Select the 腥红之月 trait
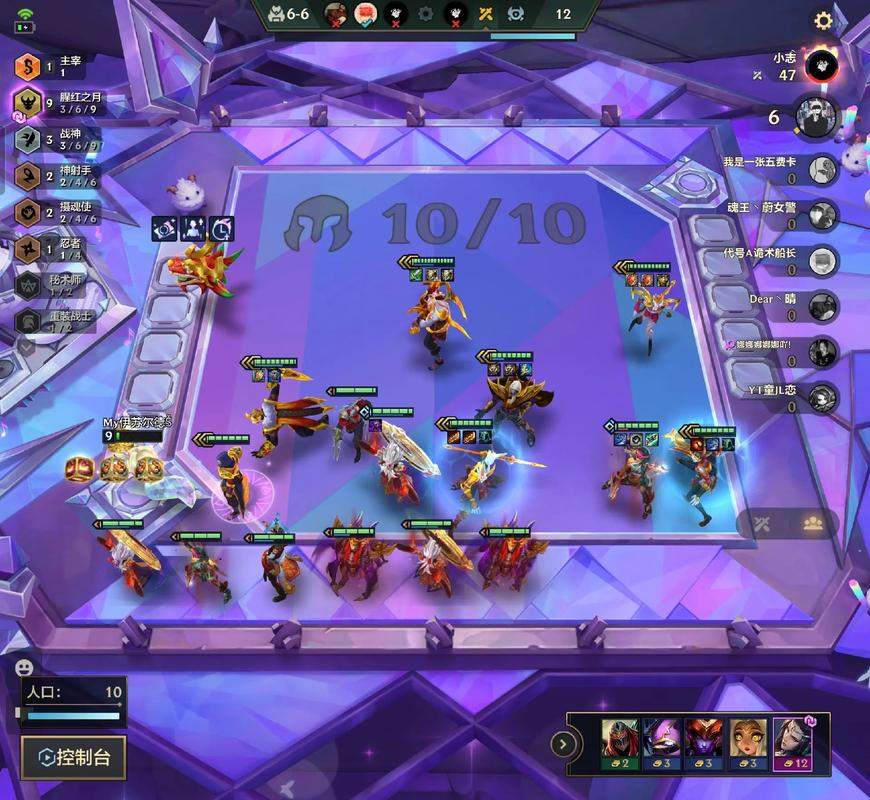870x800 pixels. coord(28,102)
